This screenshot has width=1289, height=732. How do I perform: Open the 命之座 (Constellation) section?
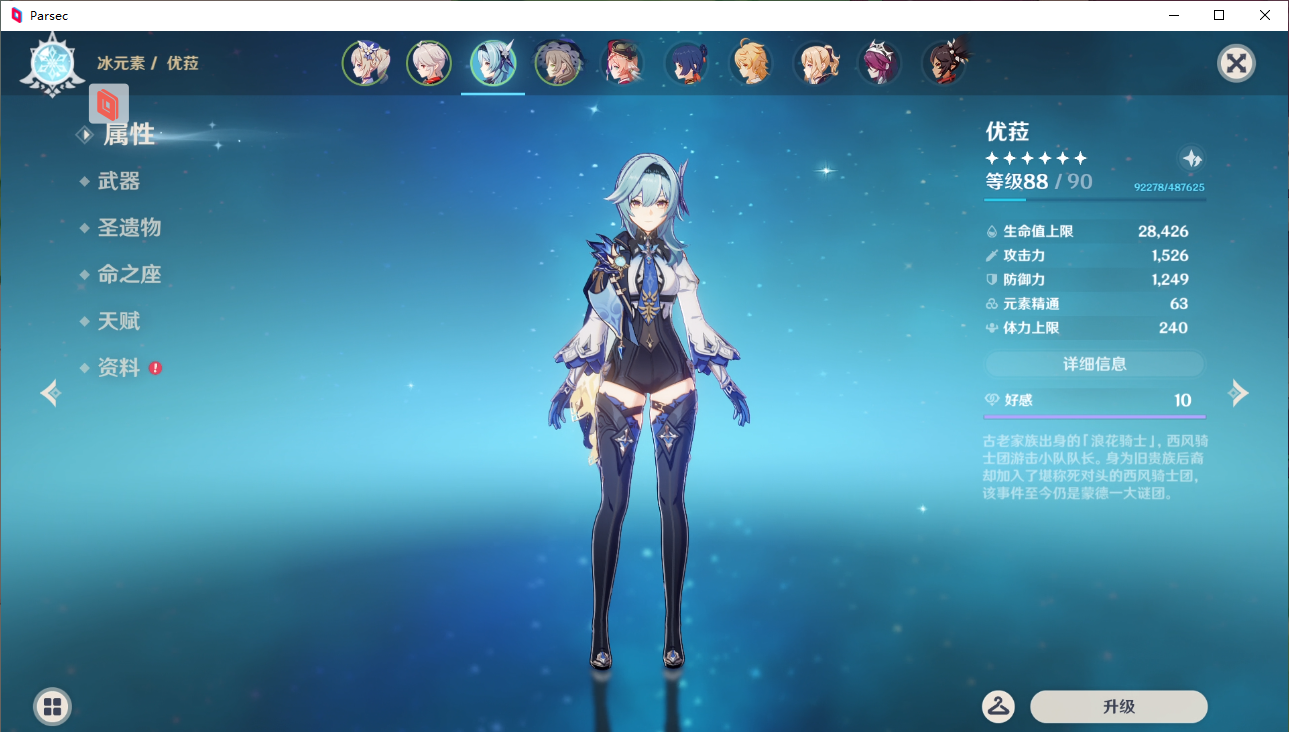point(129,274)
